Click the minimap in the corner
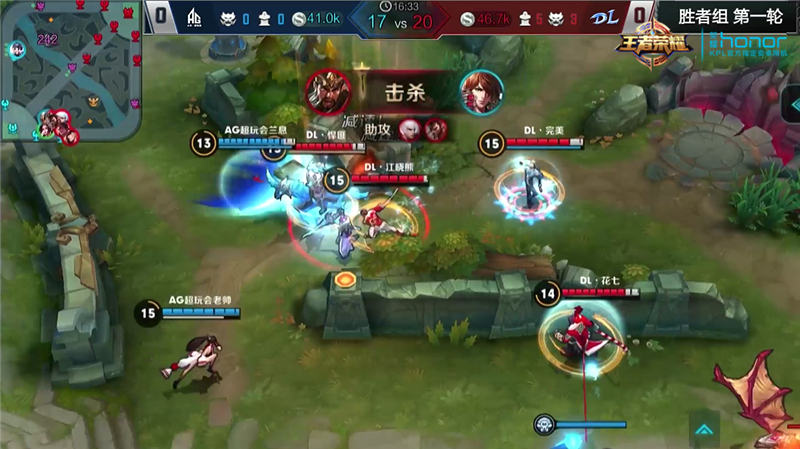Screen dimensions: 800x449 tap(70, 70)
